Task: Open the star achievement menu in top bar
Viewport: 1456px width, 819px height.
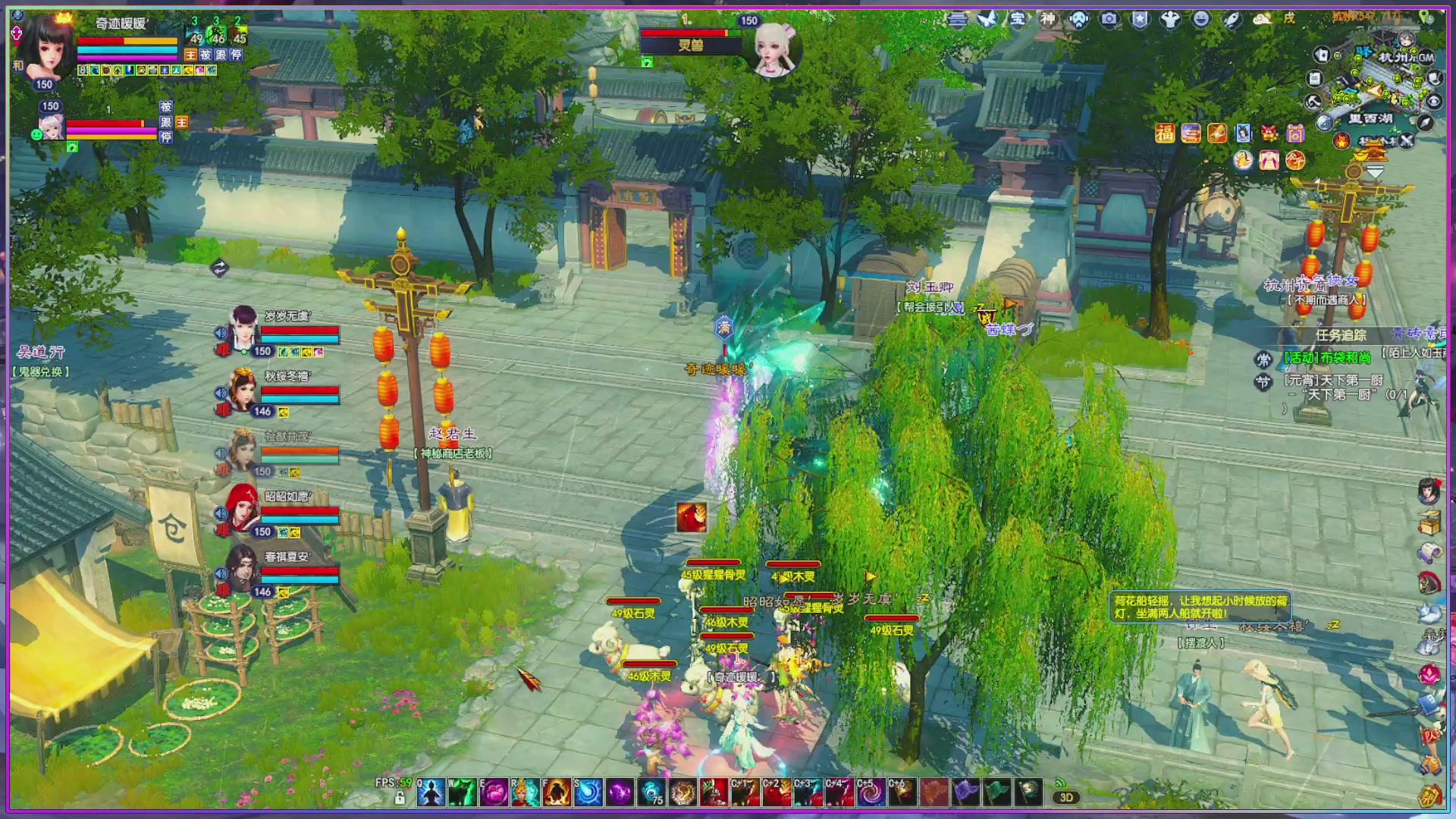Action: pos(1140,18)
